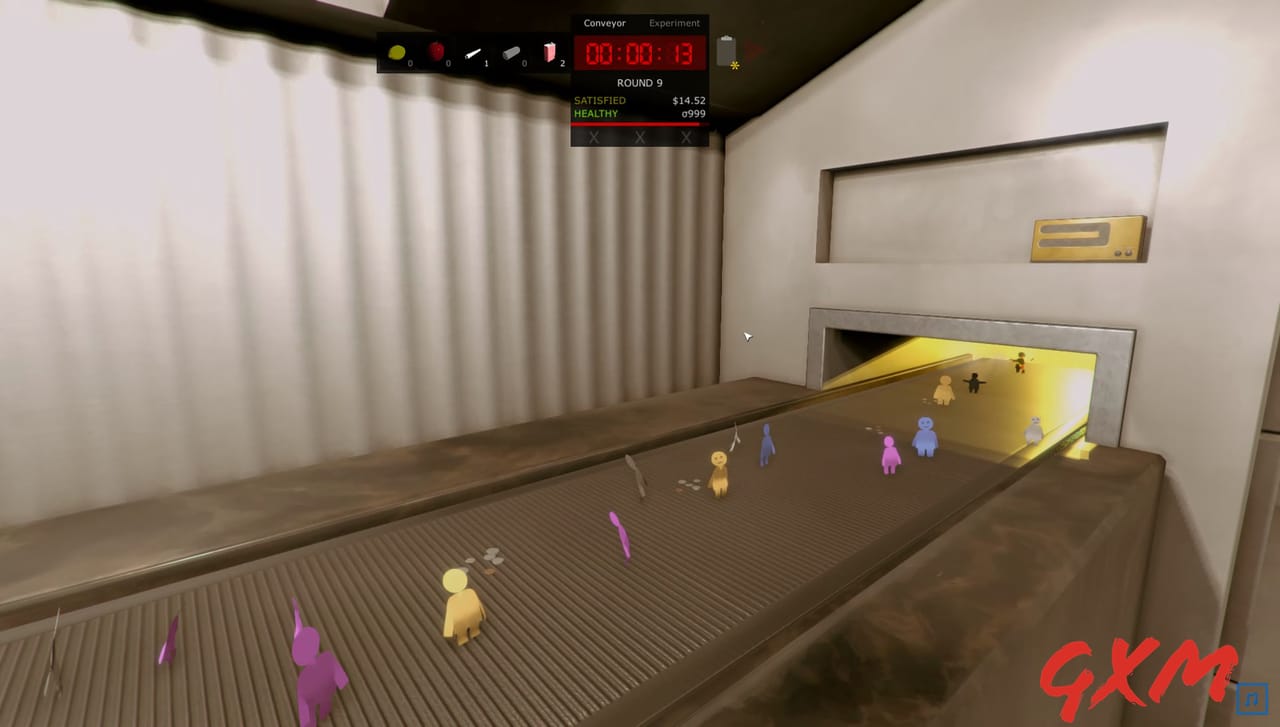
Task: Click the 00:00:13 countdown timer
Action: point(639,55)
